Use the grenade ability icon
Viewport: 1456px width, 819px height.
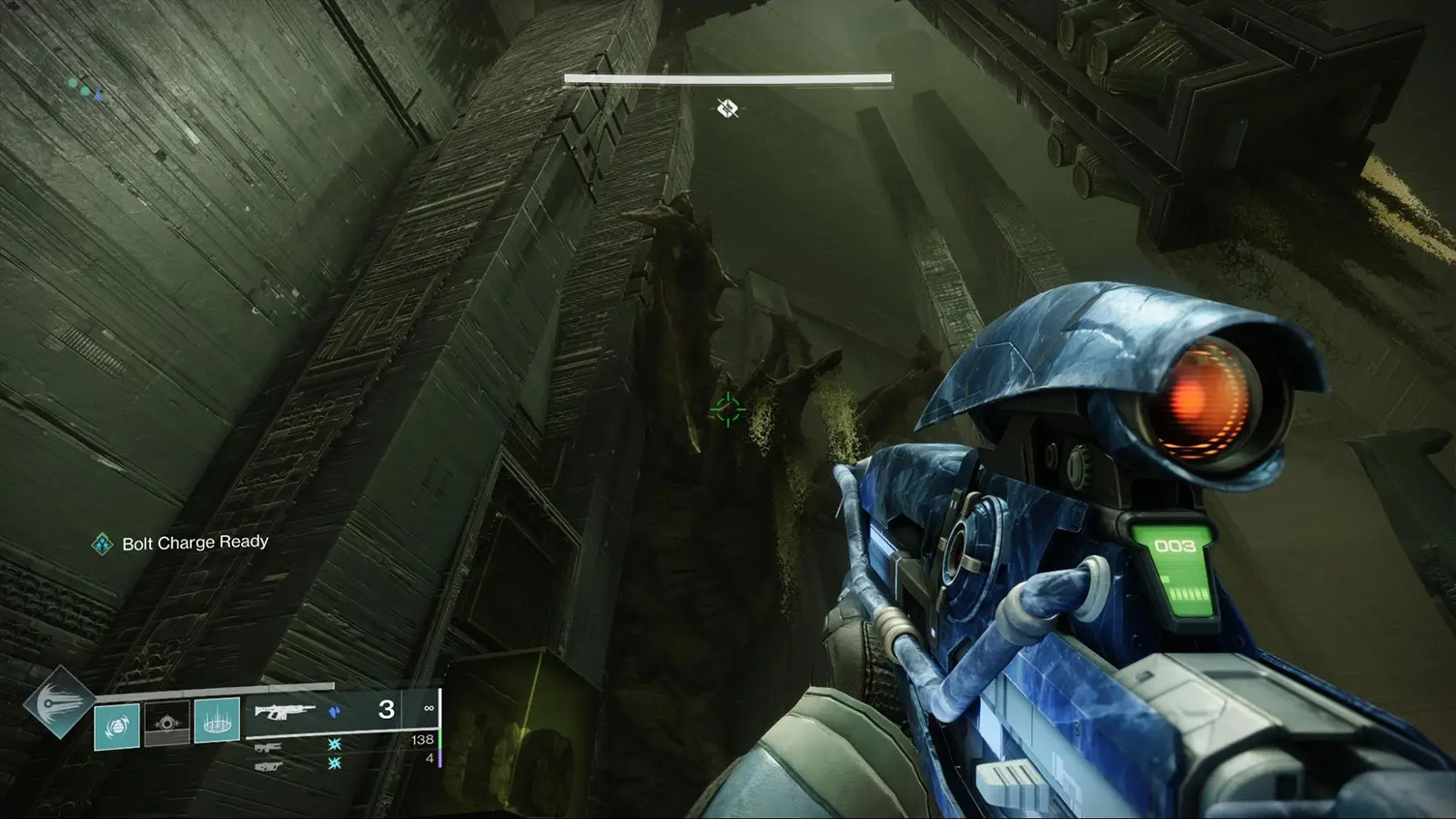[x=117, y=725]
